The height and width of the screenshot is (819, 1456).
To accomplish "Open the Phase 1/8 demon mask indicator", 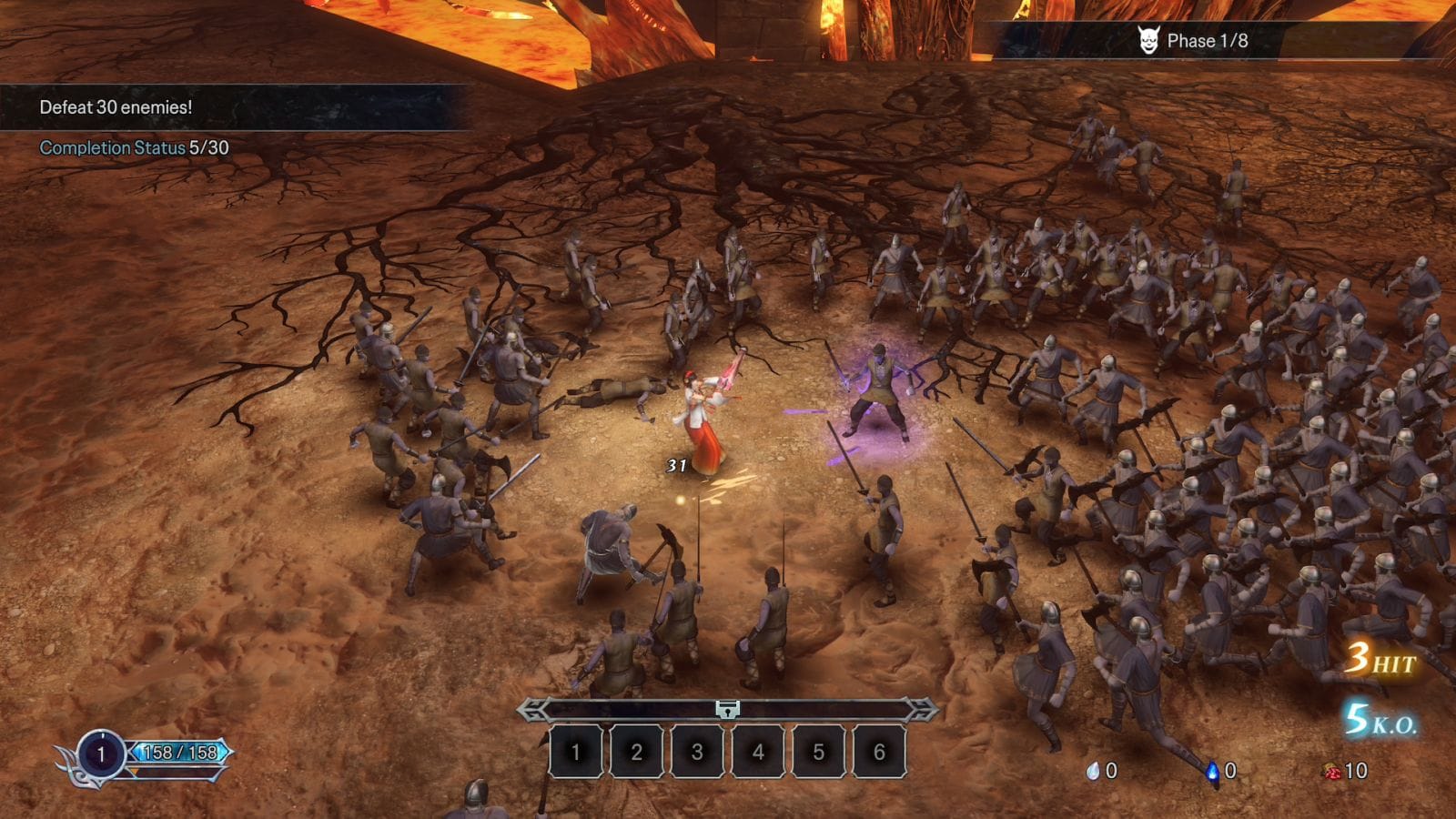I will (1148, 41).
